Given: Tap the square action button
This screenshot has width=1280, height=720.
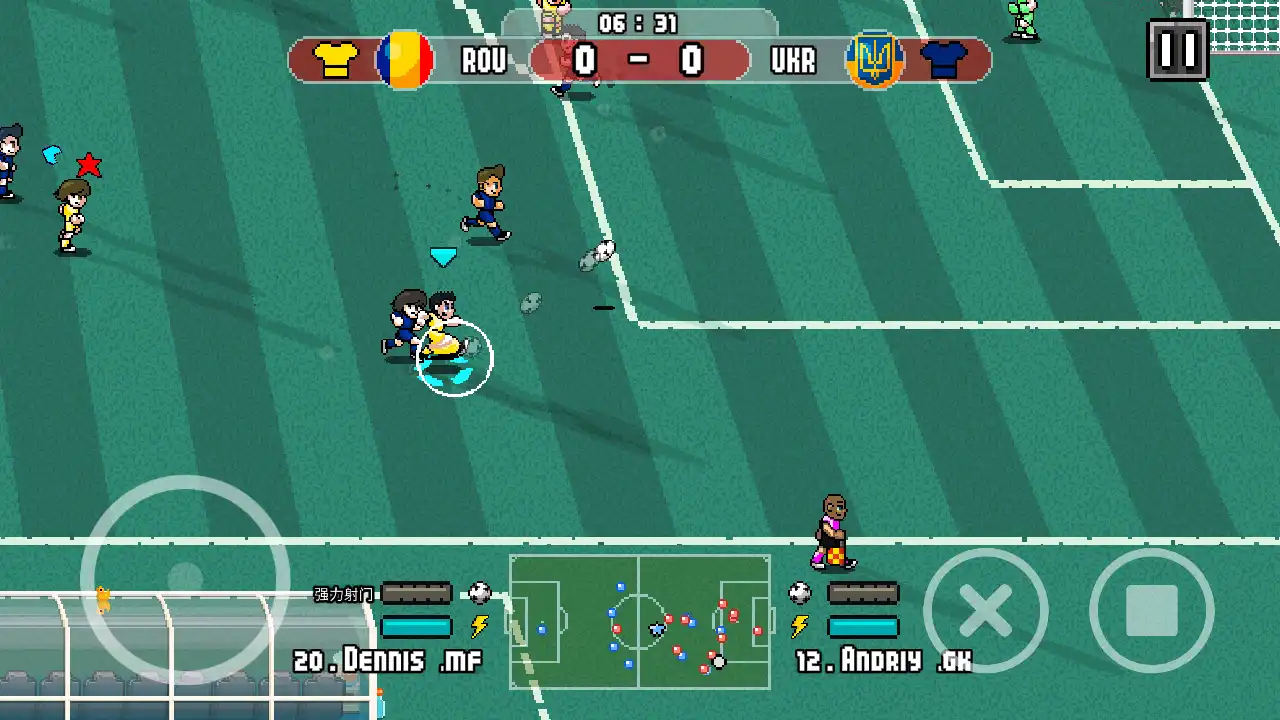Looking at the screenshot, I should point(1151,610).
